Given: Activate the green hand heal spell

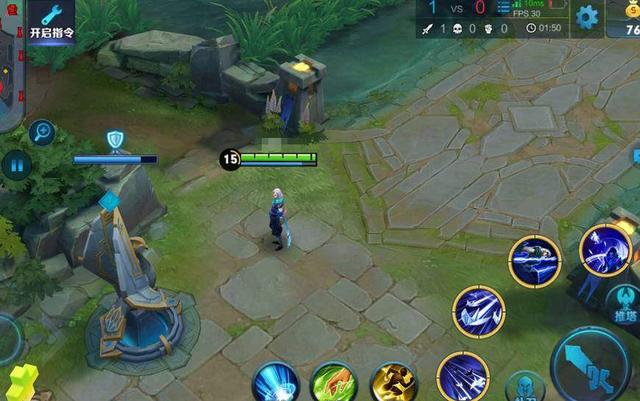Looking at the screenshot, I should (334, 384).
